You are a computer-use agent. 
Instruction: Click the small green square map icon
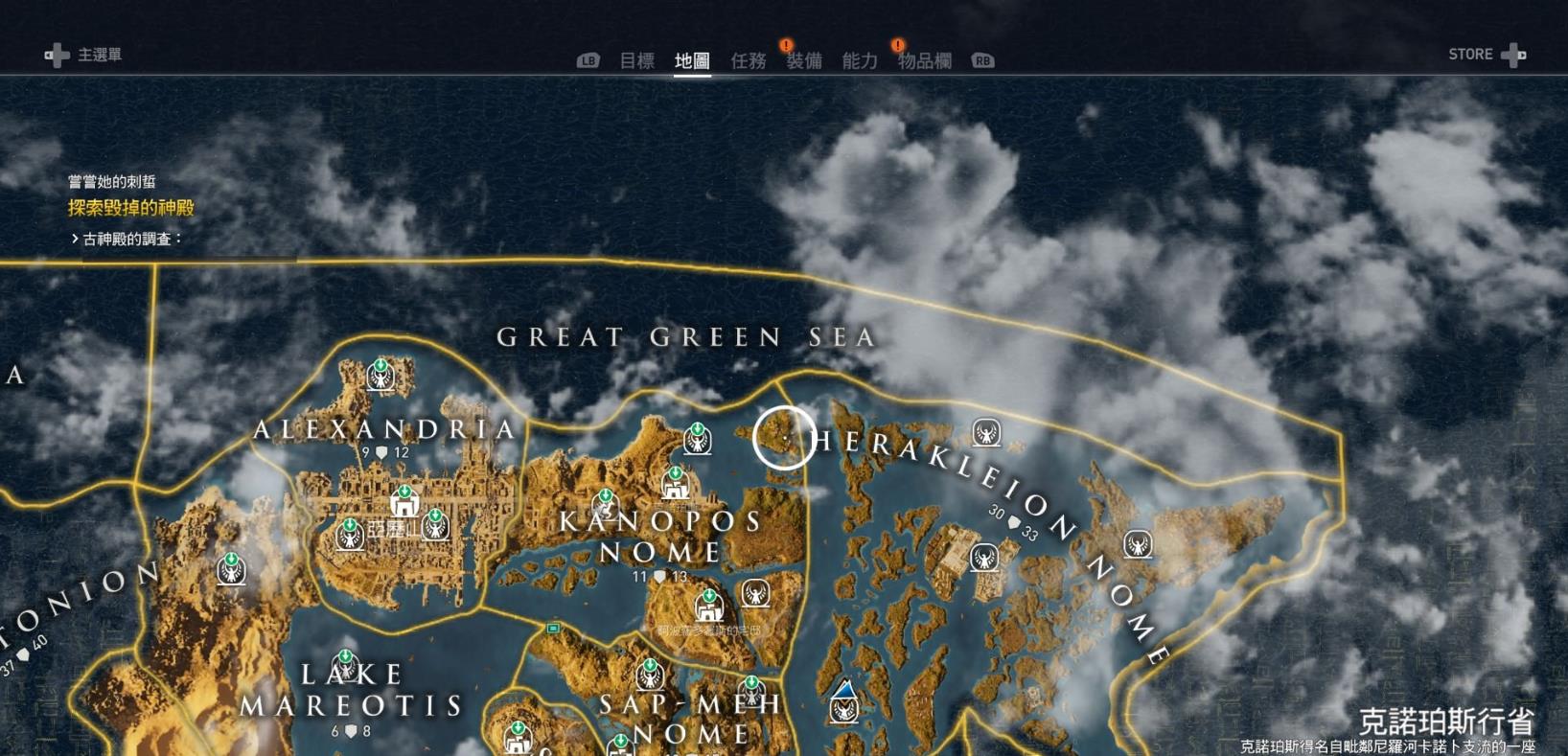tap(553, 629)
